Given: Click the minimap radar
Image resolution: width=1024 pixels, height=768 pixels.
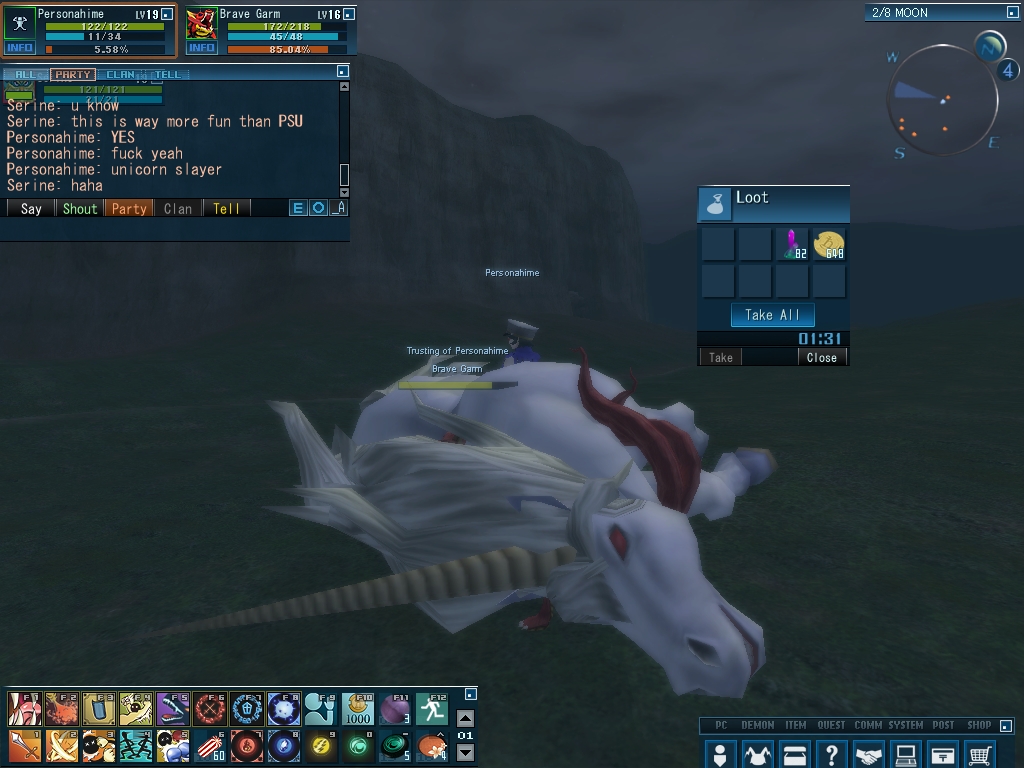Looking at the screenshot, I should click(x=941, y=99).
